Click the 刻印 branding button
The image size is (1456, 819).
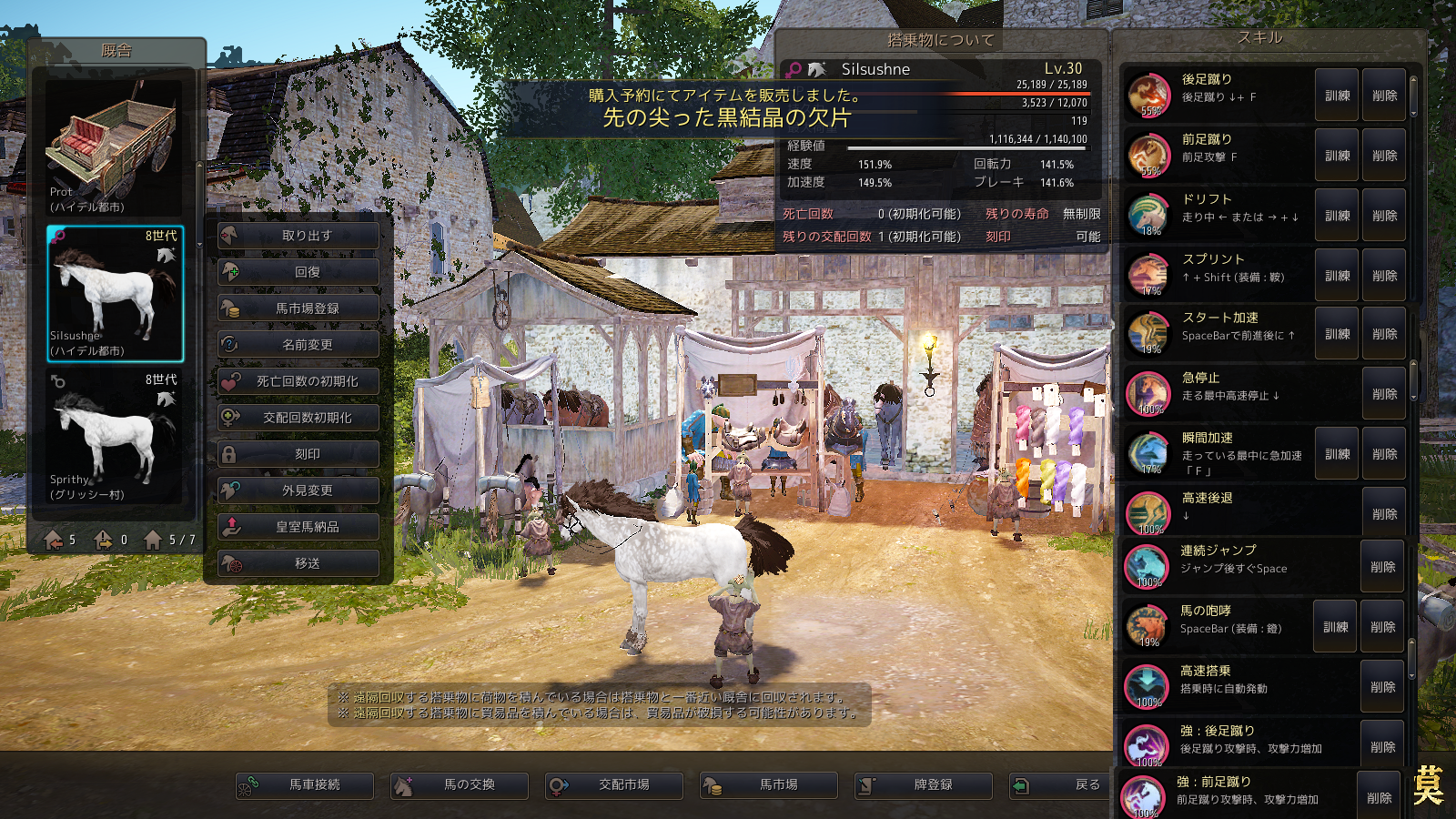coord(298,454)
